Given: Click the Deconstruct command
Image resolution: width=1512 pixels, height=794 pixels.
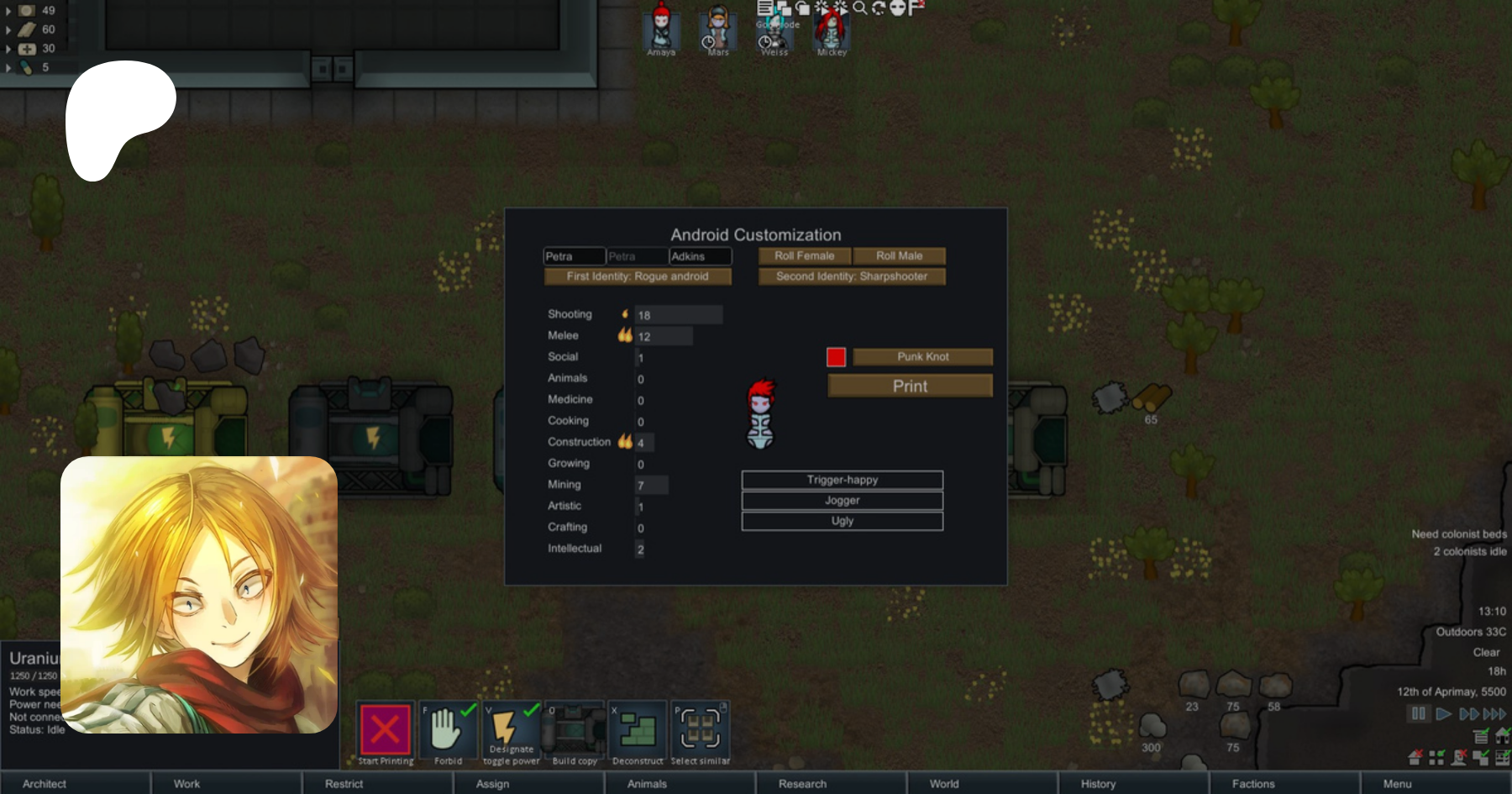Looking at the screenshot, I should (638, 731).
